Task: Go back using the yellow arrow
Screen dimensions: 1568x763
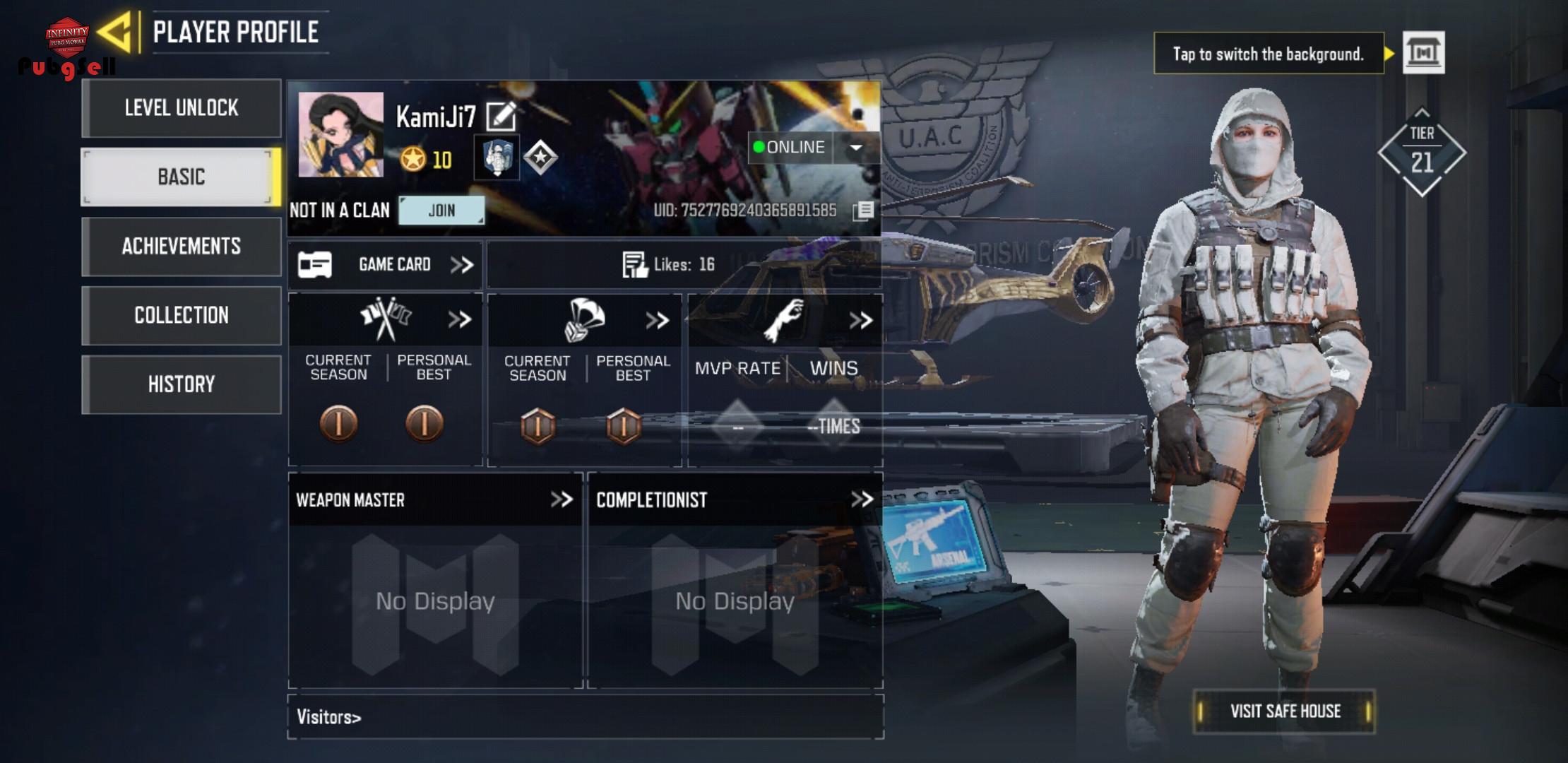Action: (x=115, y=32)
